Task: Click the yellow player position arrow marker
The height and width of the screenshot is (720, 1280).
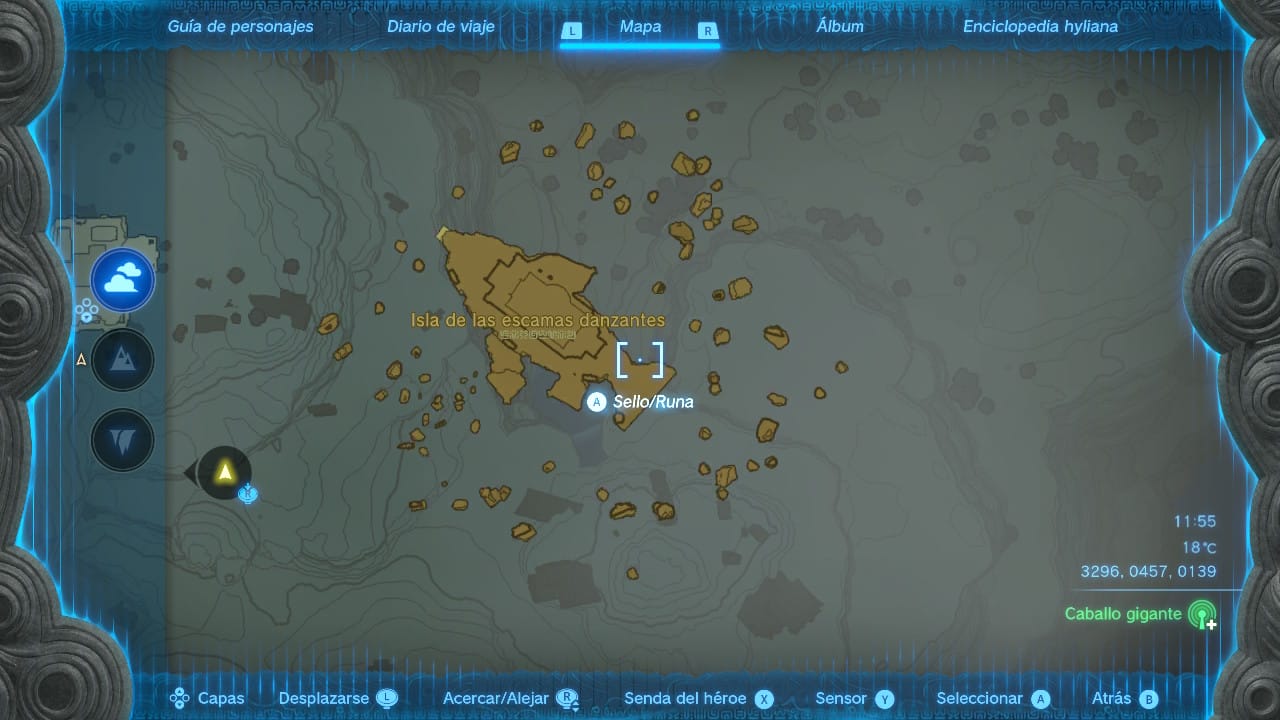Action: click(225, 472)
